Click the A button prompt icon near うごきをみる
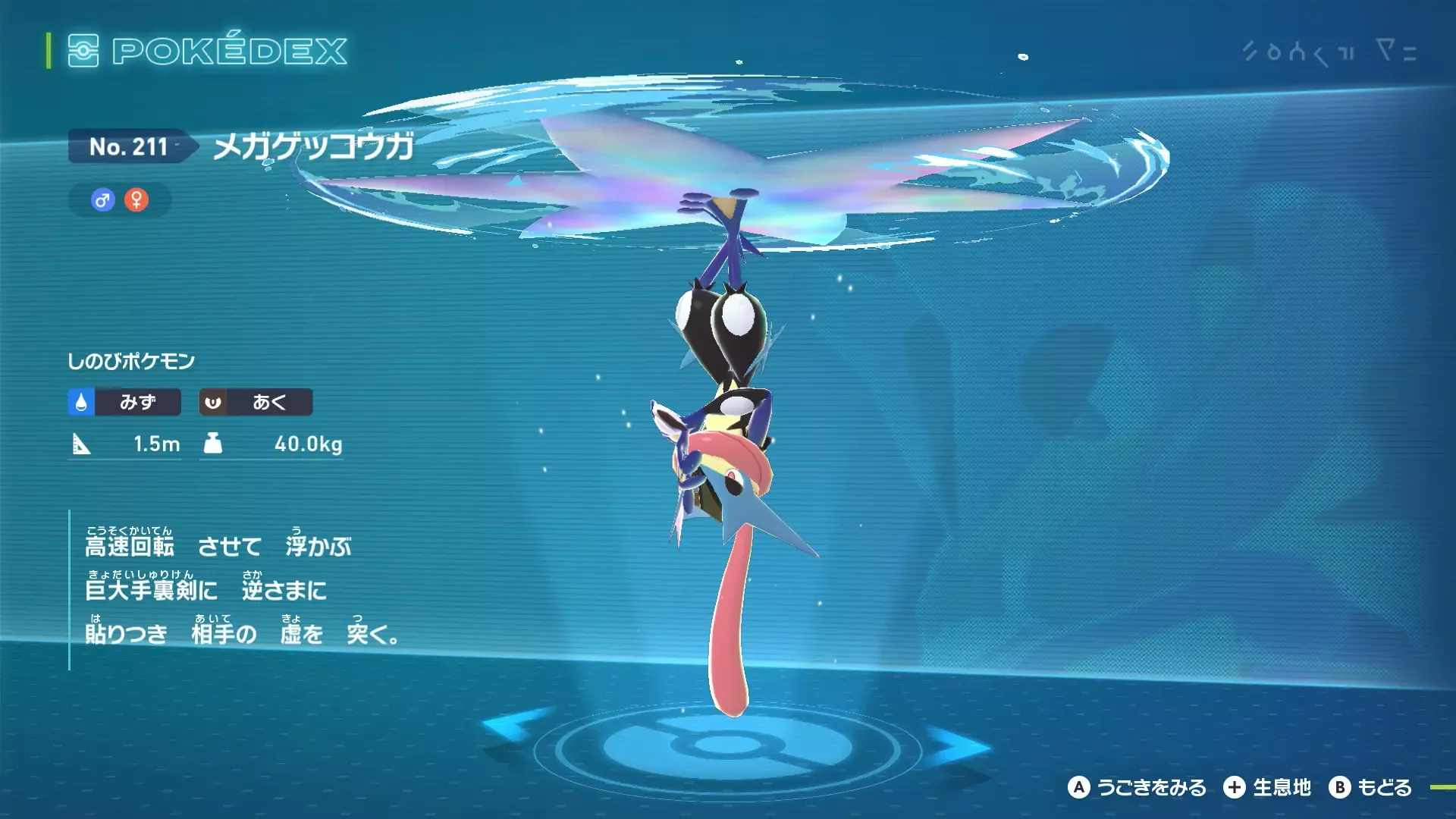The image size is (1456, 819). pos(1078,788)
